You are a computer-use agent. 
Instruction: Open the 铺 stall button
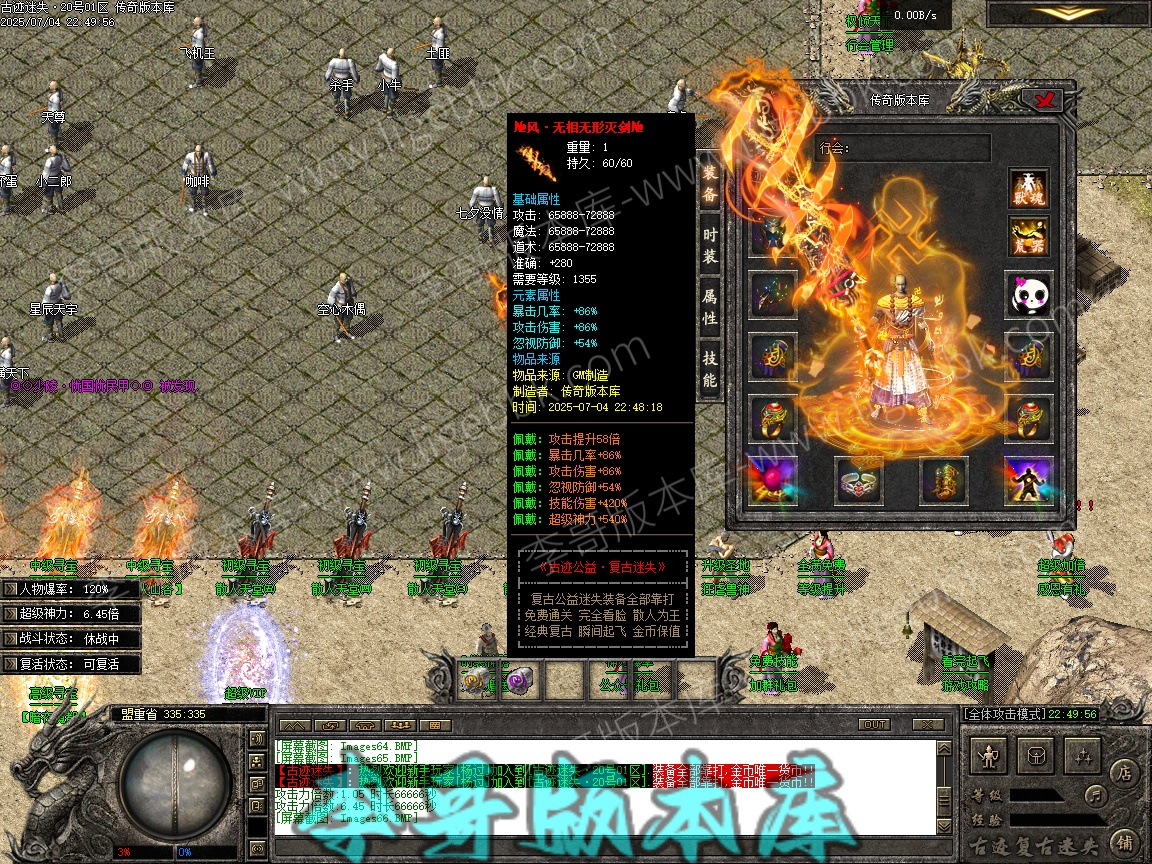coord(1124,841)
